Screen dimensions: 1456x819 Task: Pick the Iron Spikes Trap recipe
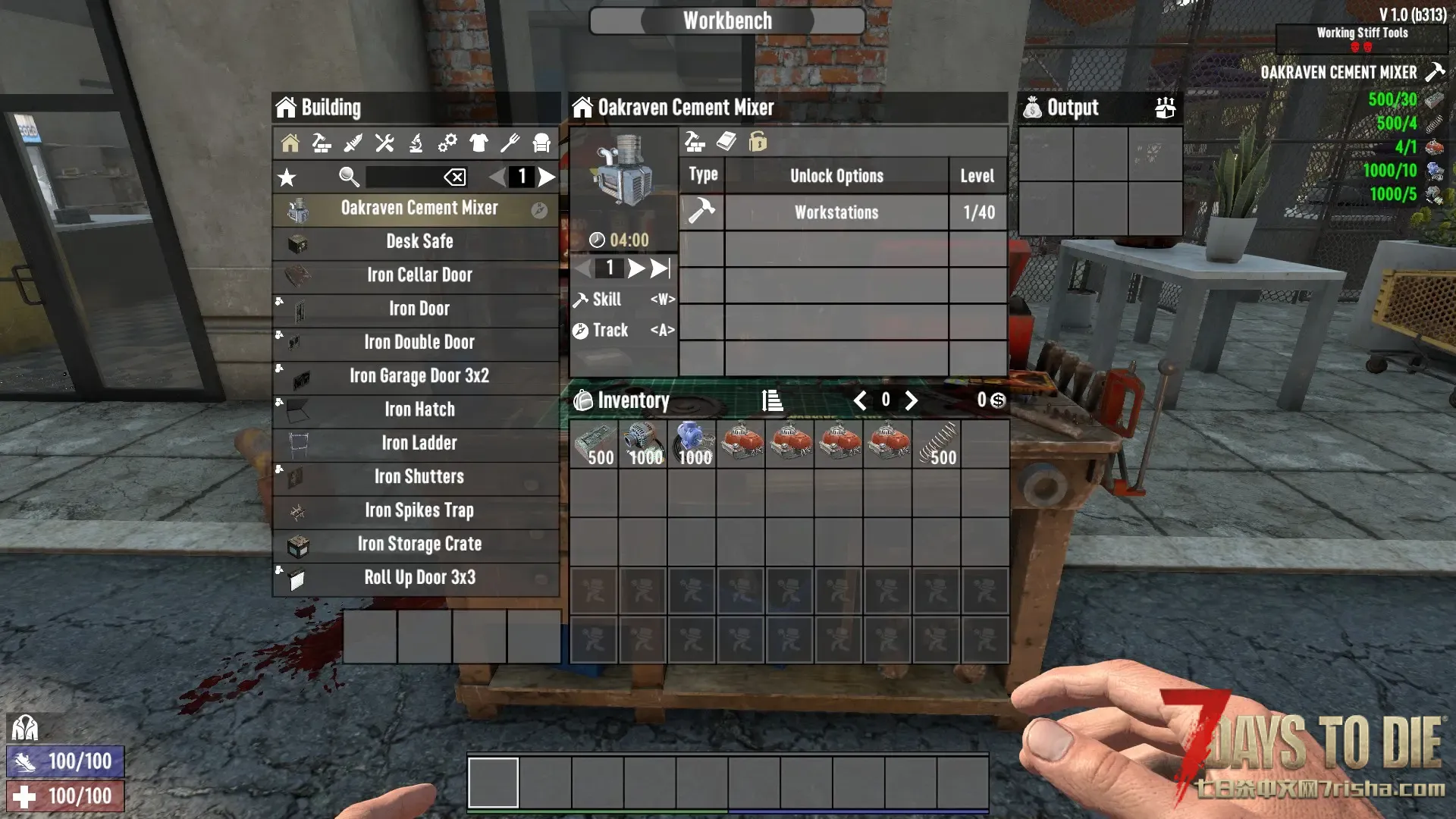click(x=419, y=510)
